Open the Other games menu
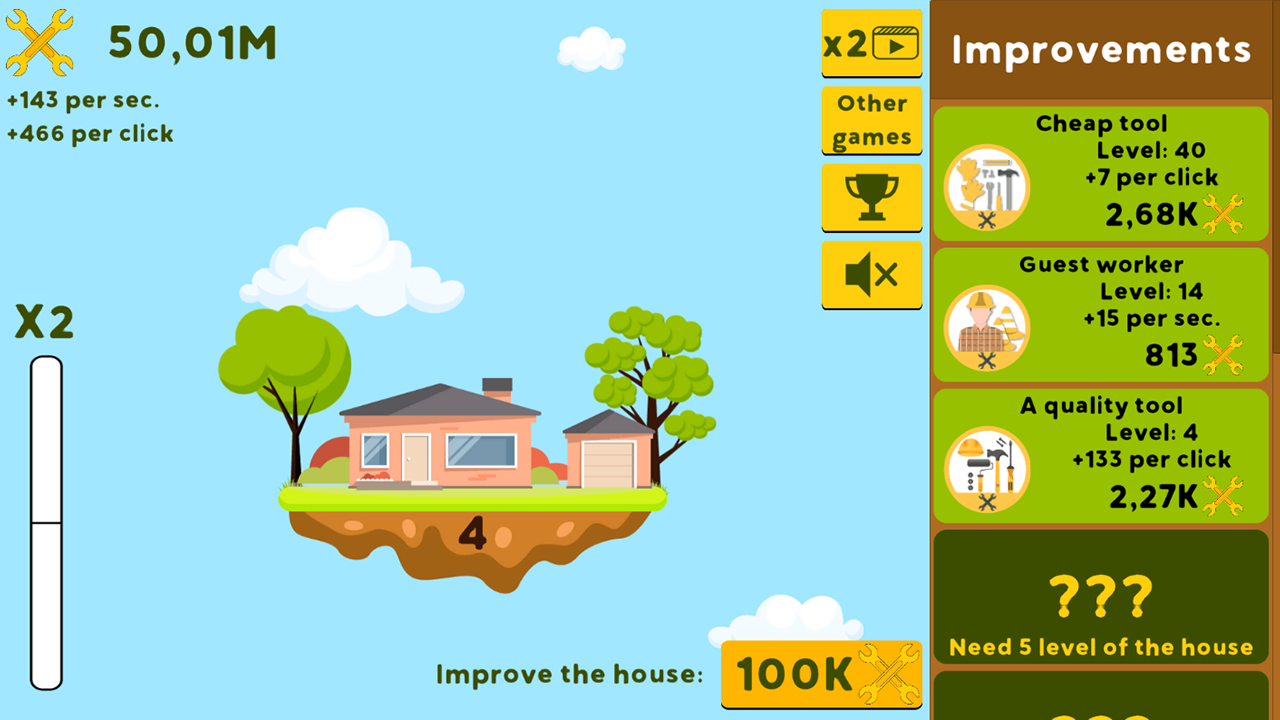The width and height of the screenshot is (1280, 720). (x=871, y=120)
